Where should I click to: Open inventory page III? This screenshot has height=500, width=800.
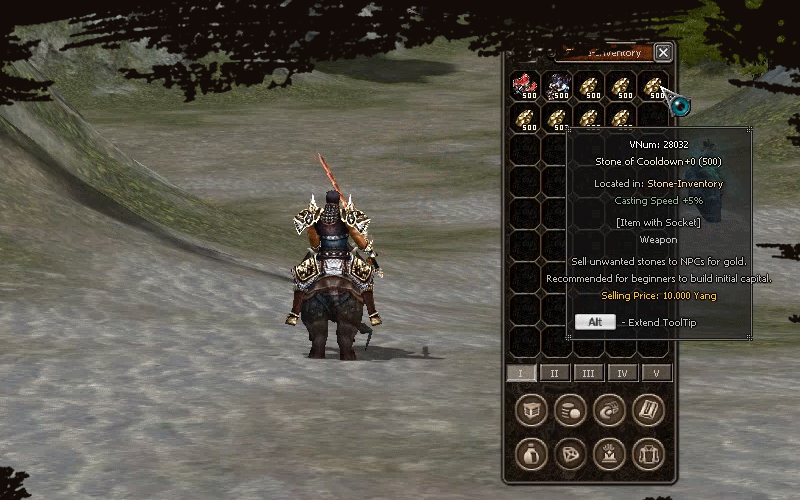pos(589,373)
